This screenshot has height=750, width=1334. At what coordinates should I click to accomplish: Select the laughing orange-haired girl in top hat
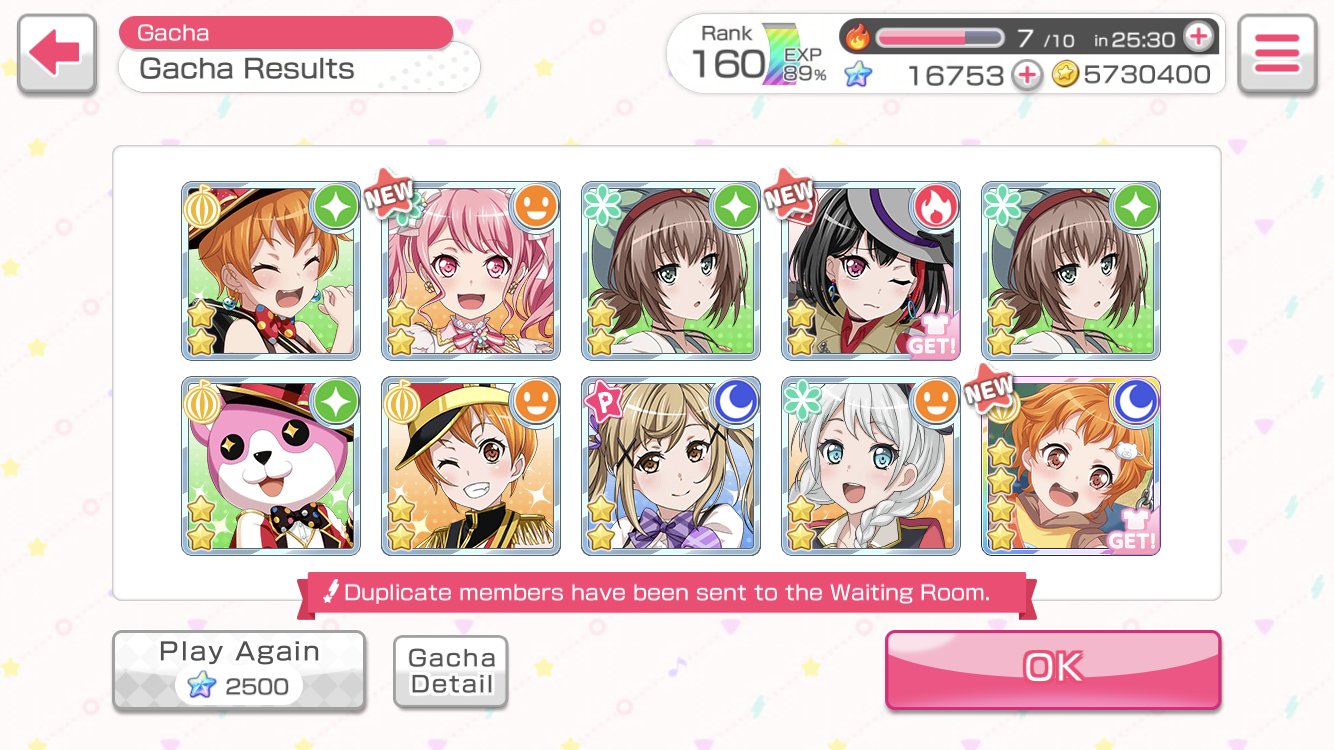point(270,270)
